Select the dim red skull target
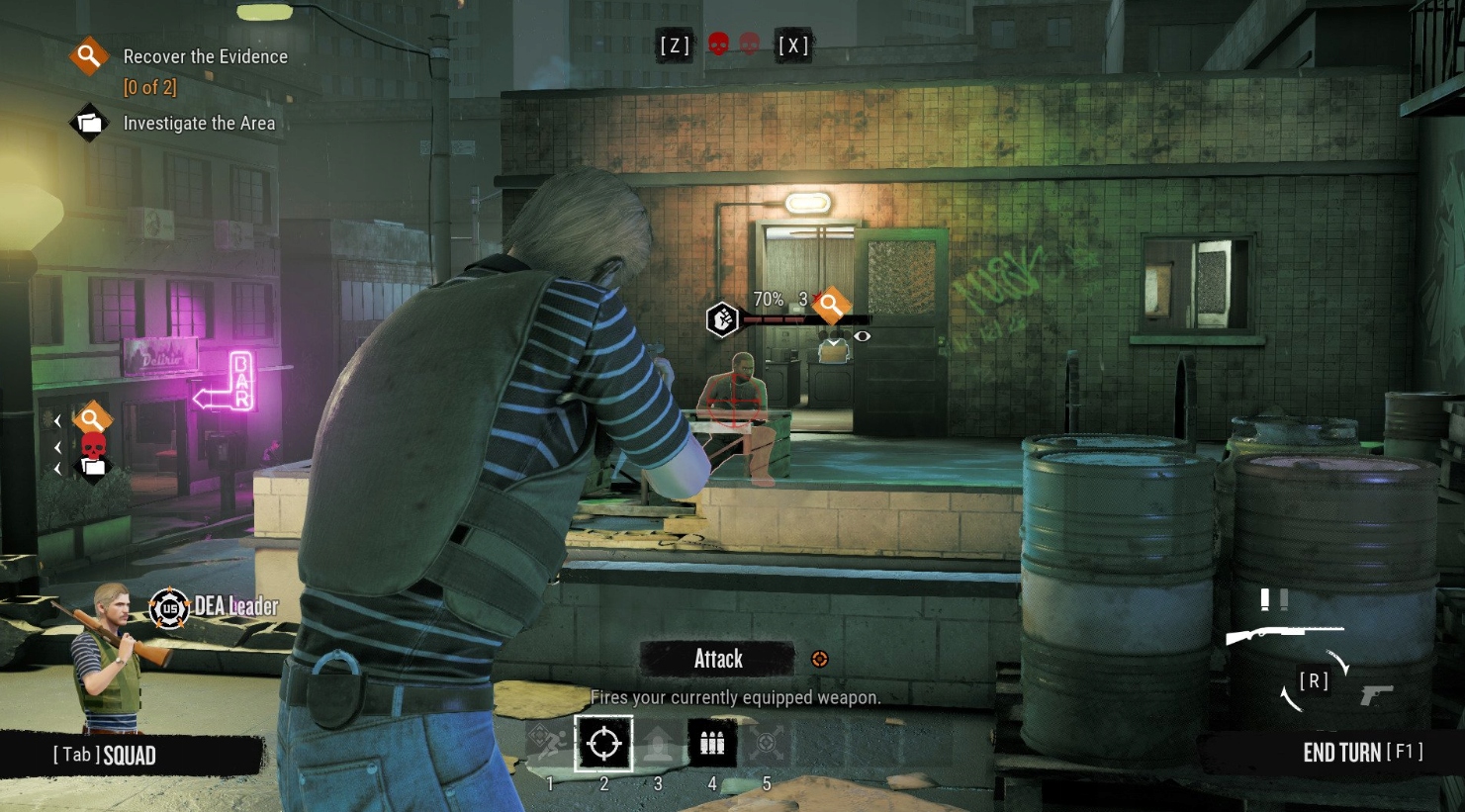 click(750, 45)
